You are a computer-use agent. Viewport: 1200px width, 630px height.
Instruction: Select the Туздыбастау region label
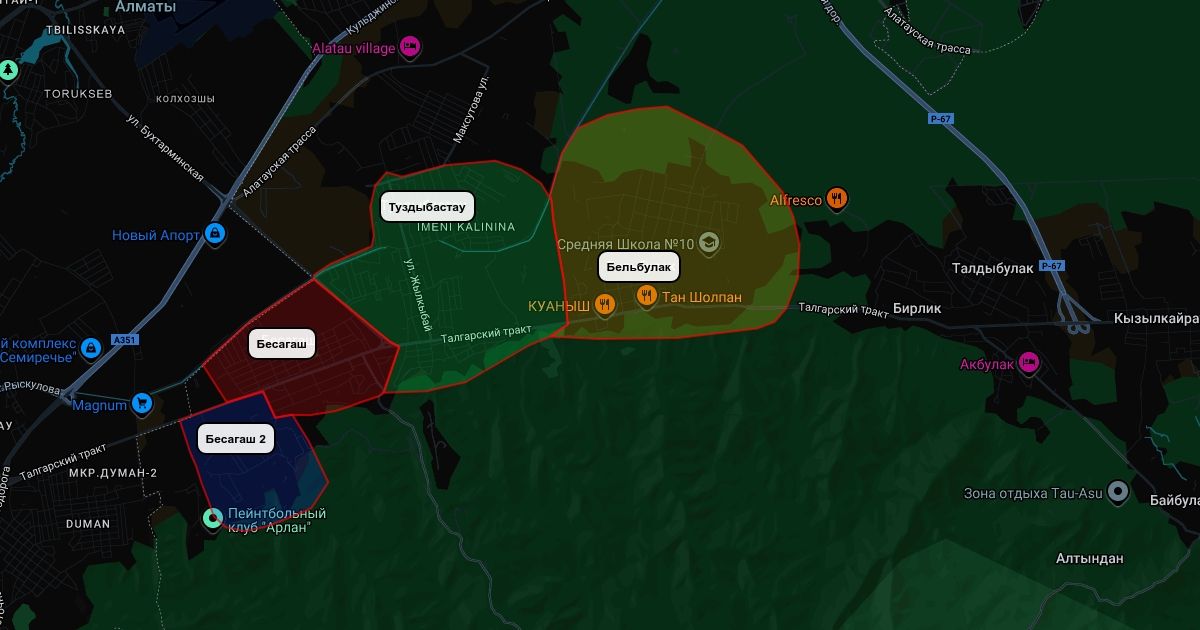(x=427, y=208)
